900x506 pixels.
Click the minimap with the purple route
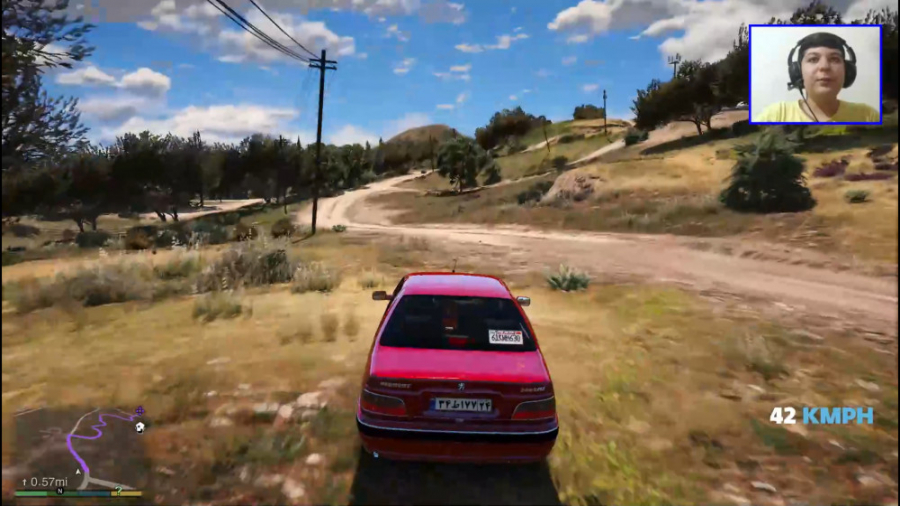click(75, 450)
